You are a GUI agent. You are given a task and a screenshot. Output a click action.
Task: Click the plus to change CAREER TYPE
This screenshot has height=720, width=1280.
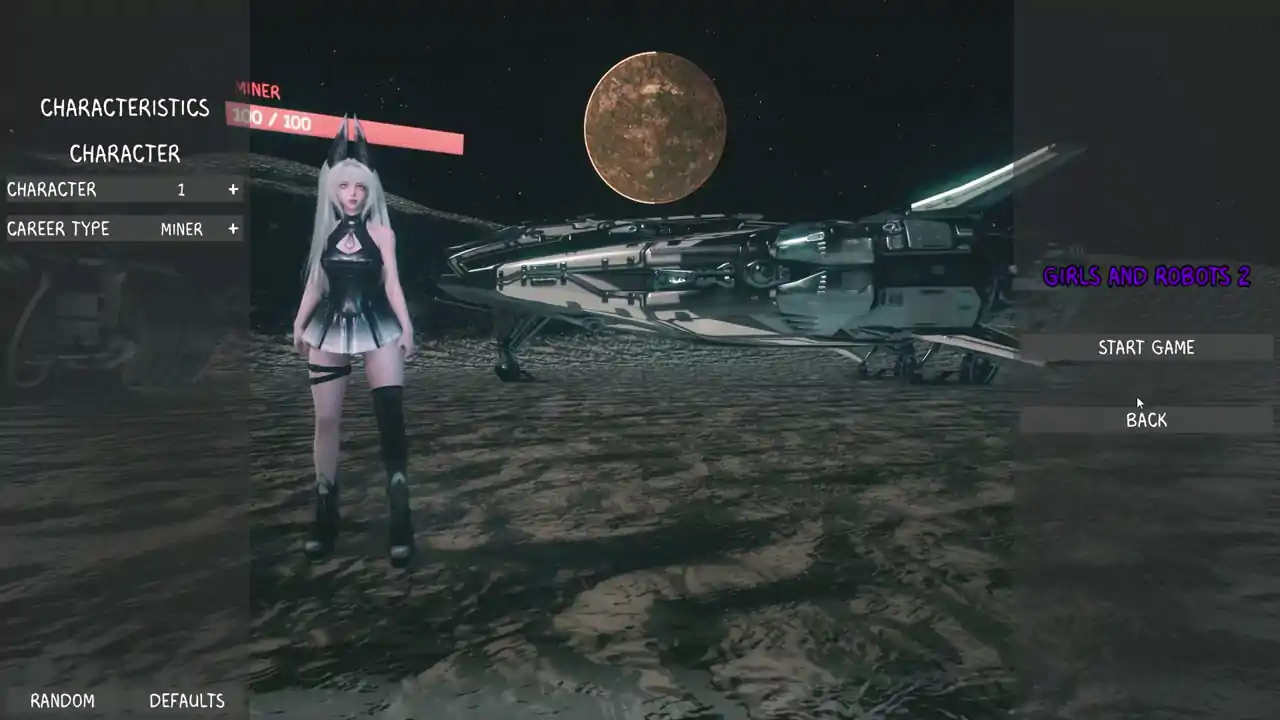tap(232, 229)
